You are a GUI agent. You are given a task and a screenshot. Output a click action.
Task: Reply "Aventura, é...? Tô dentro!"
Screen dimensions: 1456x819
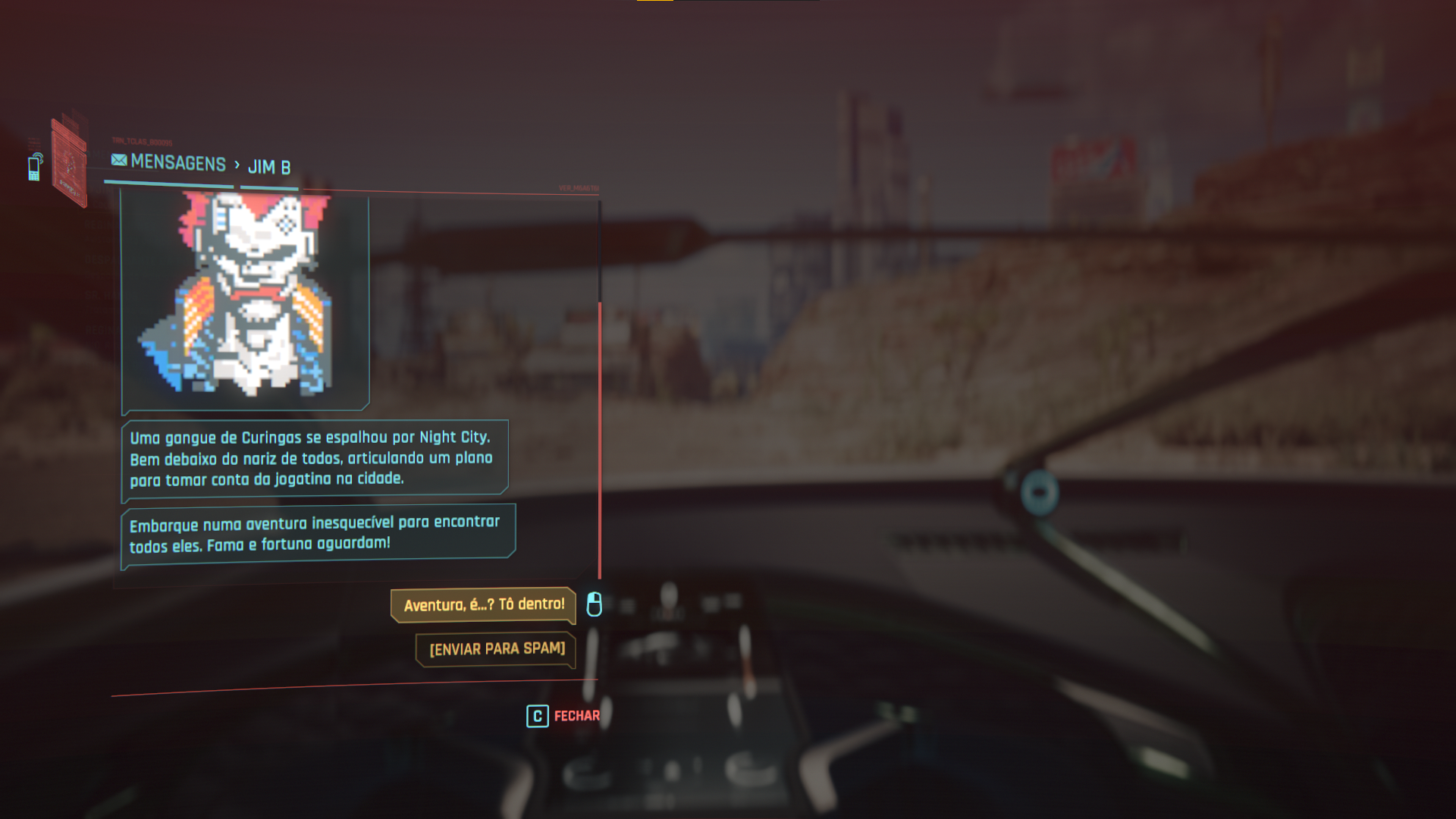click(x=483, y=605)
